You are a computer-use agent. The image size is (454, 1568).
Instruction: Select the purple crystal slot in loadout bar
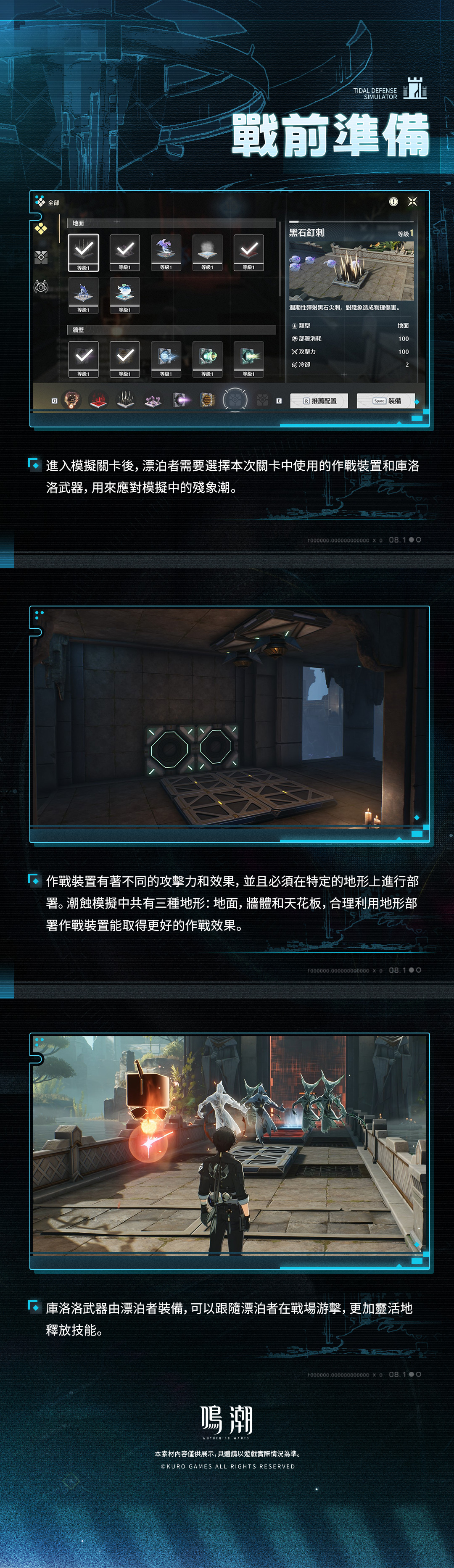pos(153,400)
